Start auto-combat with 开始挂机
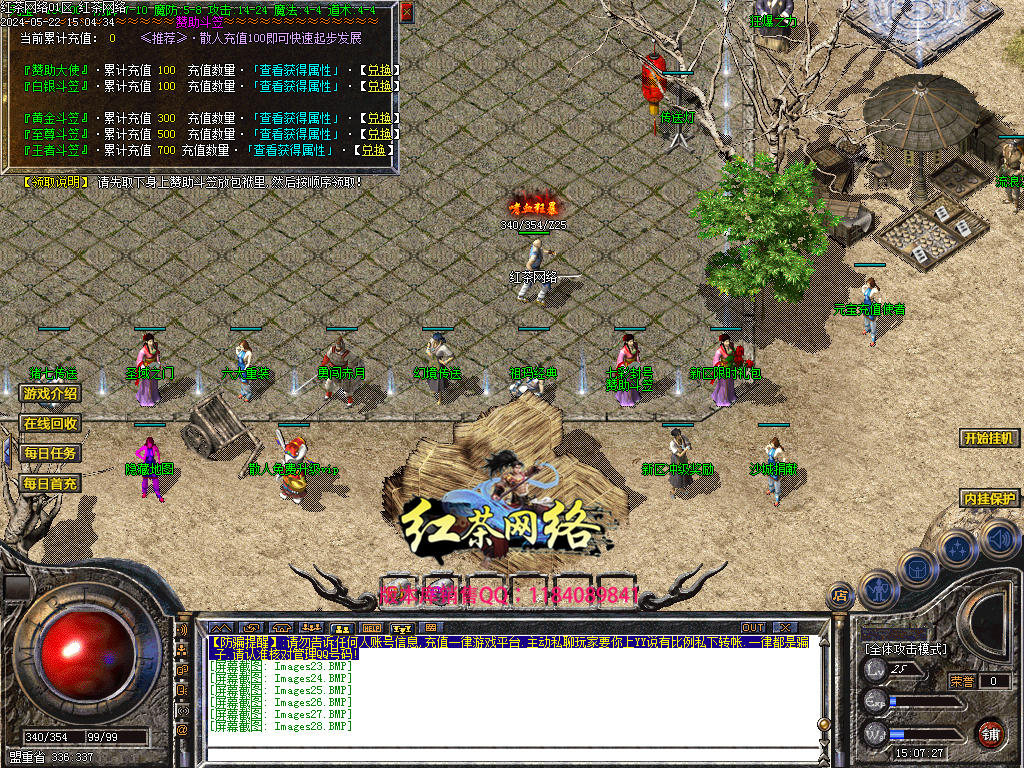Screen dimensions: 1024x768 tap(989, 438)
